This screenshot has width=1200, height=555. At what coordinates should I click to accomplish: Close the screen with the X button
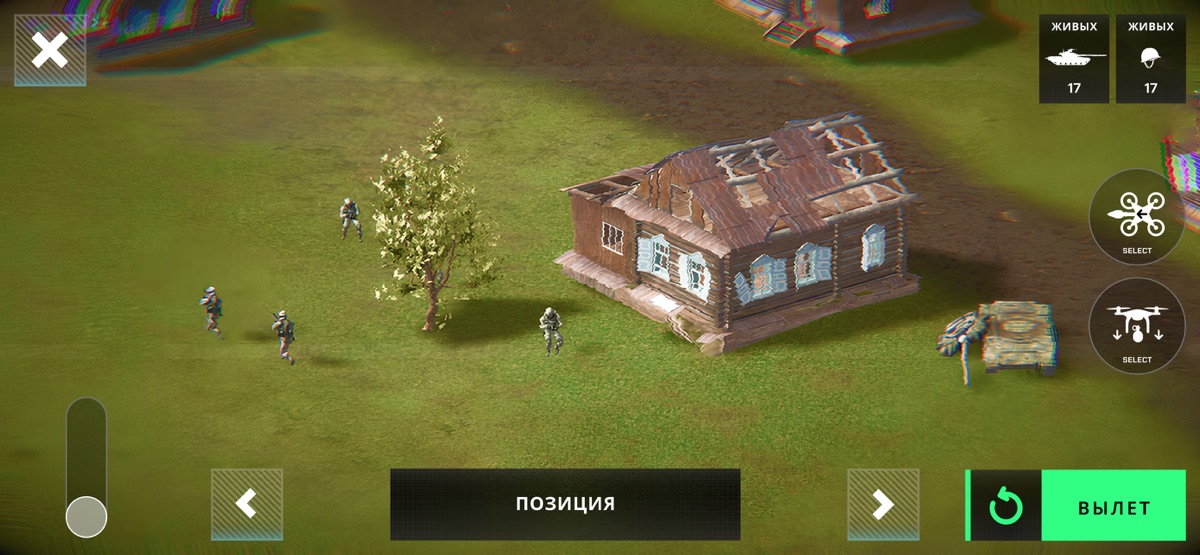[x=49, y=50]
